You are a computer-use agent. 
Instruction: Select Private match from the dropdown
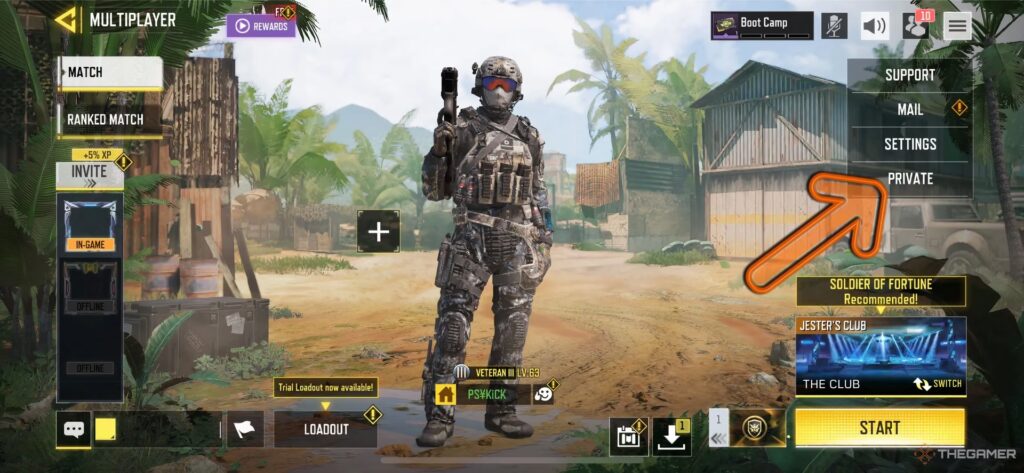point(910,179)
